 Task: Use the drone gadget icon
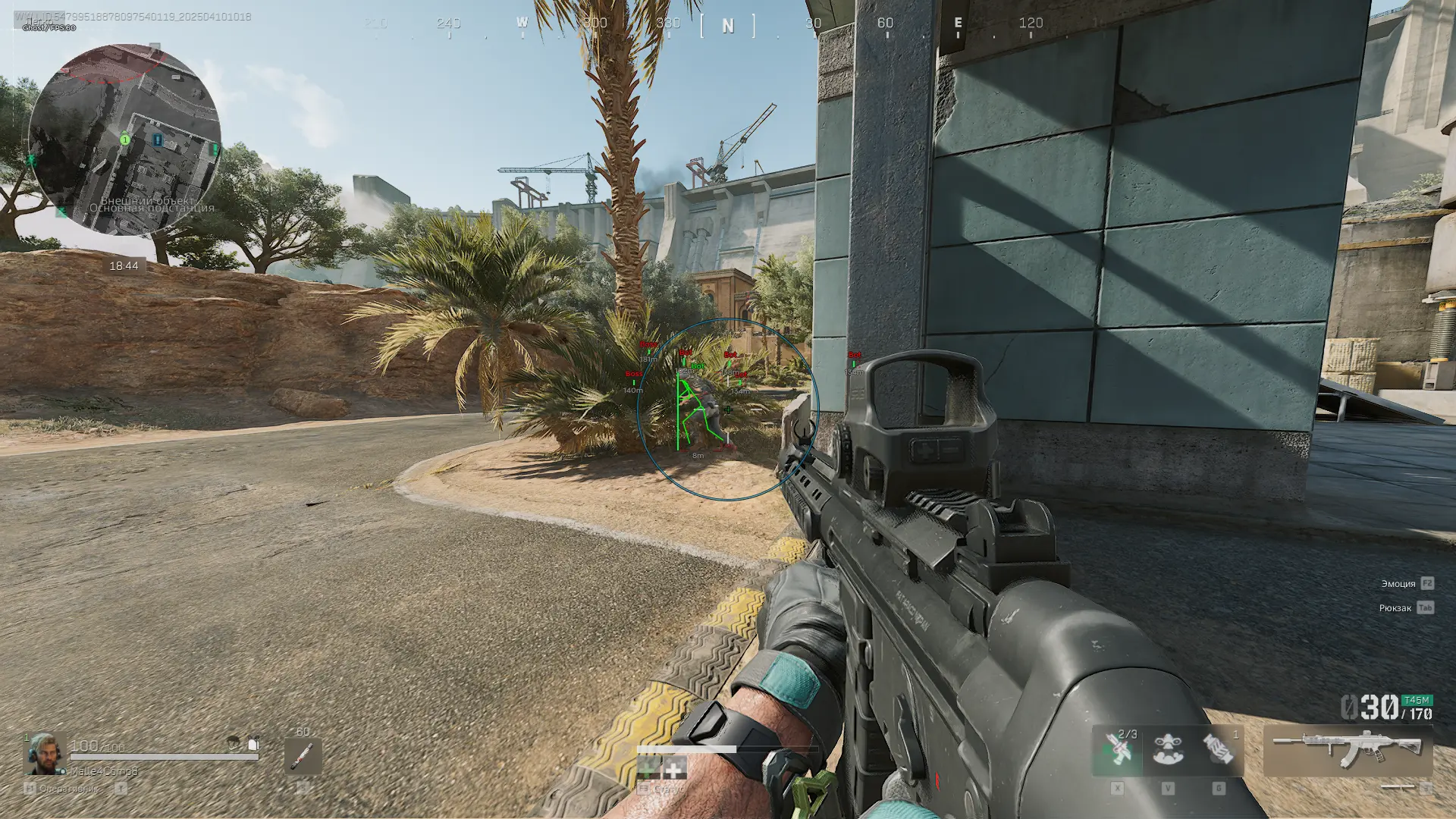click(x=1168, y=749)
